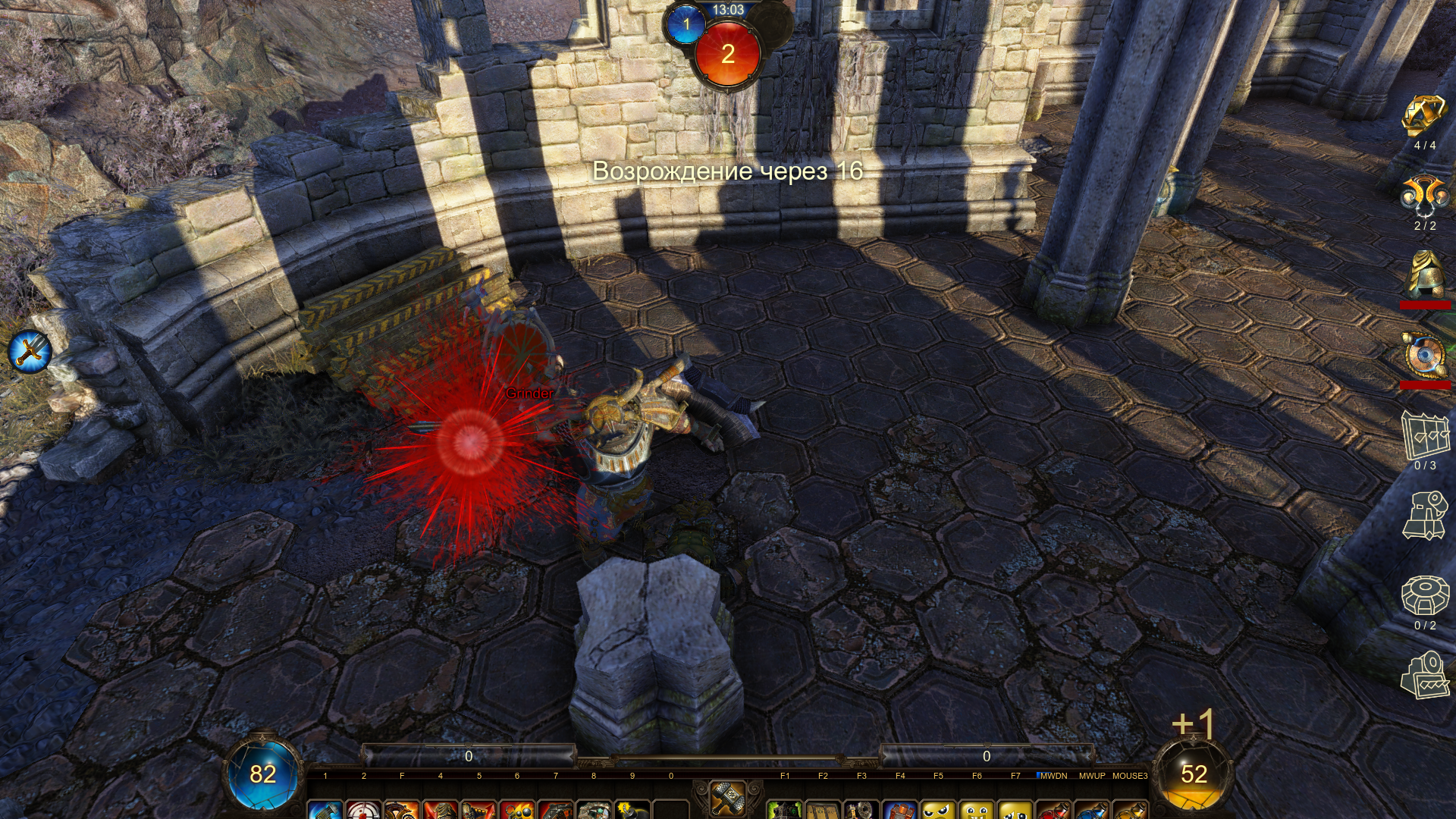Use the blue potion on MWUP slot

1092,810
